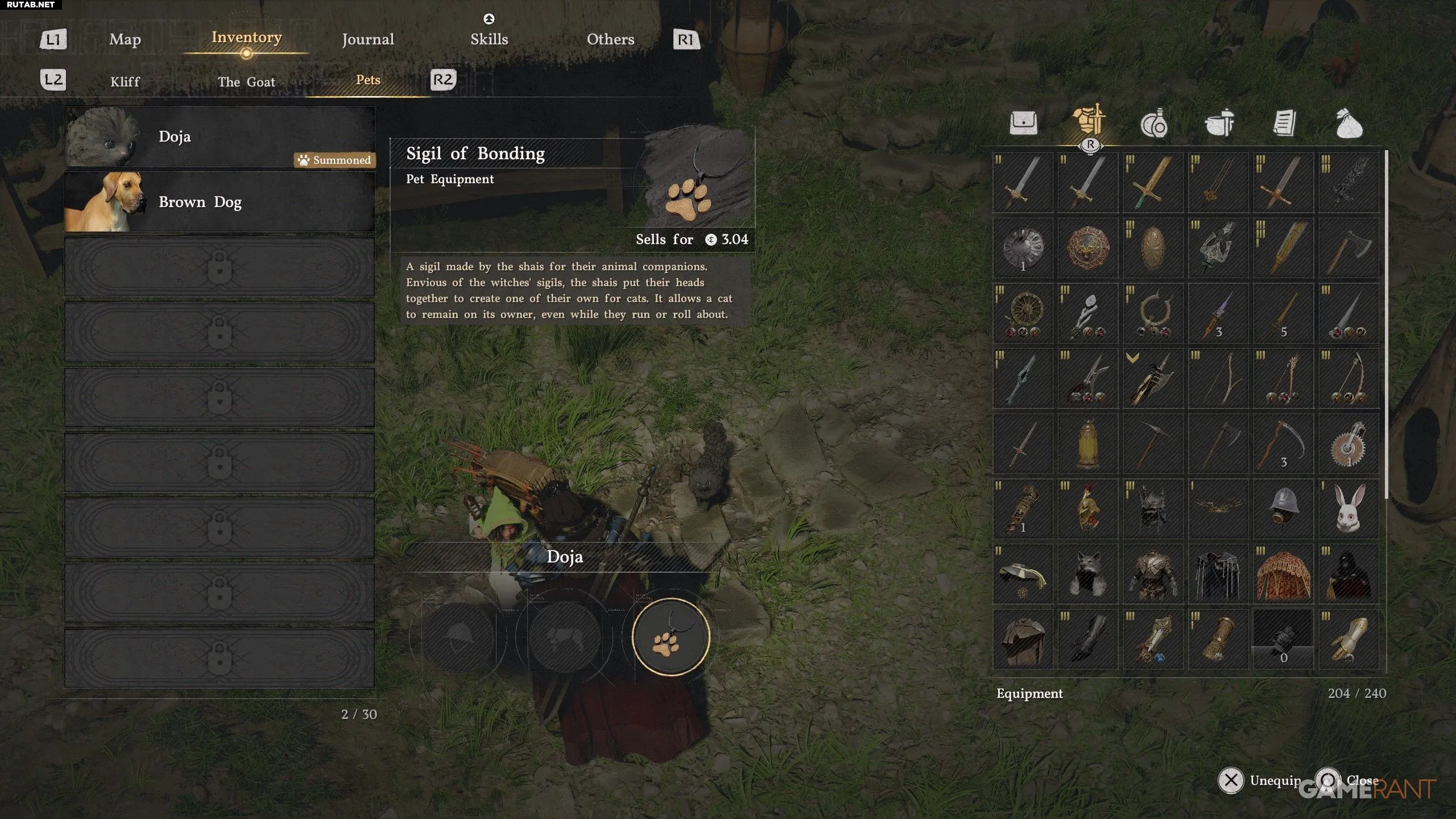Pick the yellow lantern item

click(1088, 444)
